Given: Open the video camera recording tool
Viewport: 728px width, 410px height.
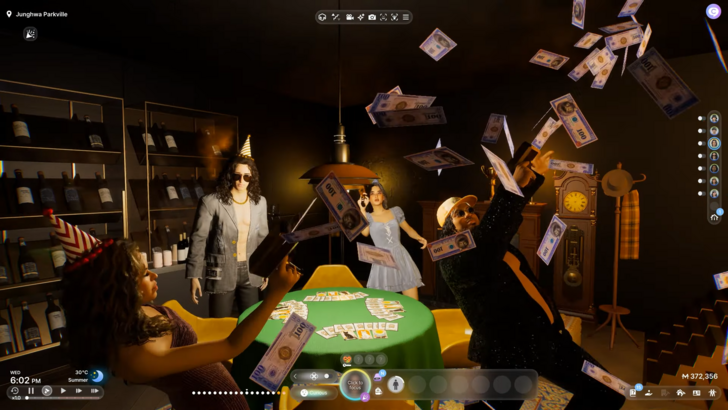Looking at the screenshot, I should pos(349,17).
